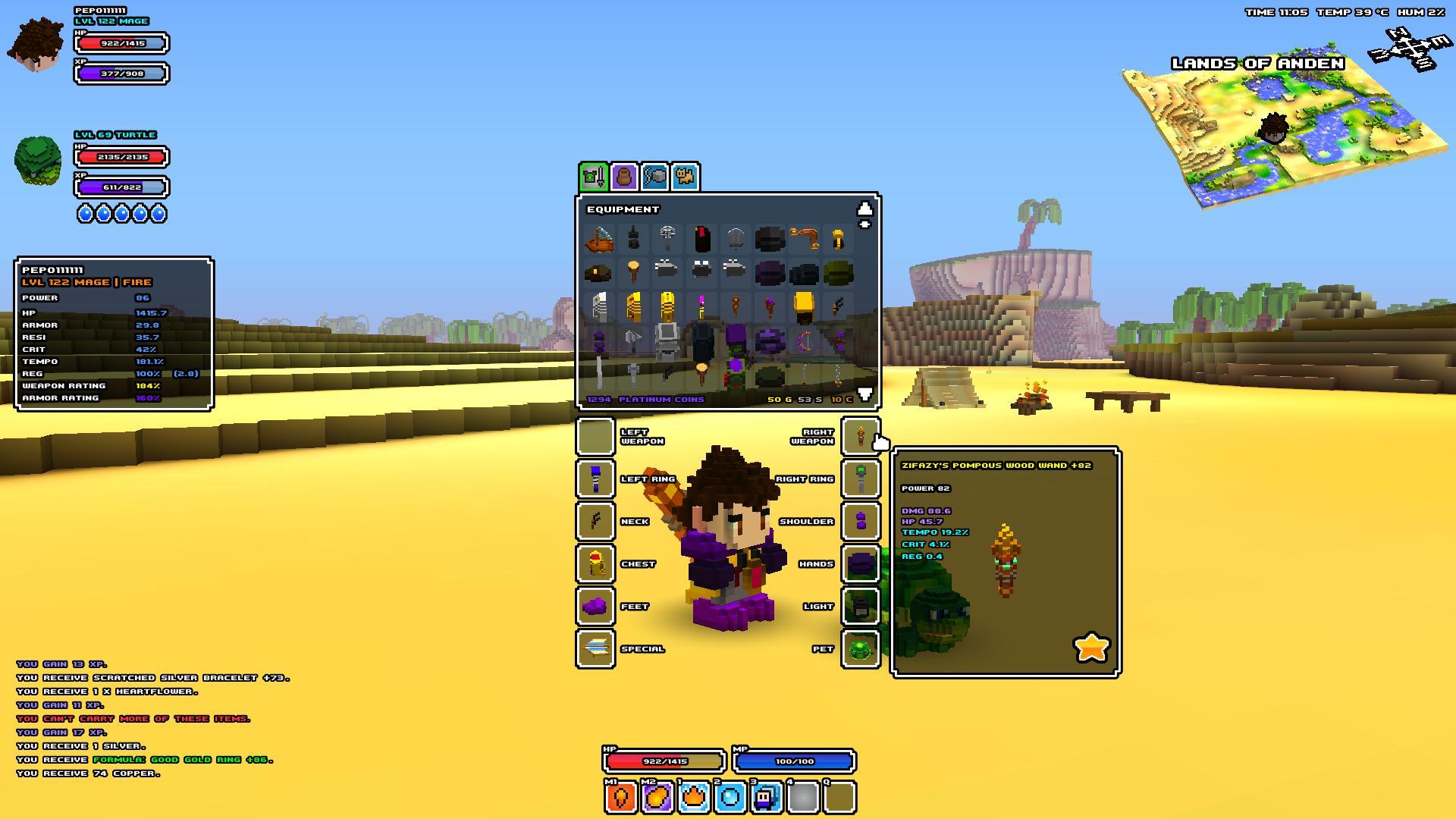Select the turtle pet equipment slot

861,649
